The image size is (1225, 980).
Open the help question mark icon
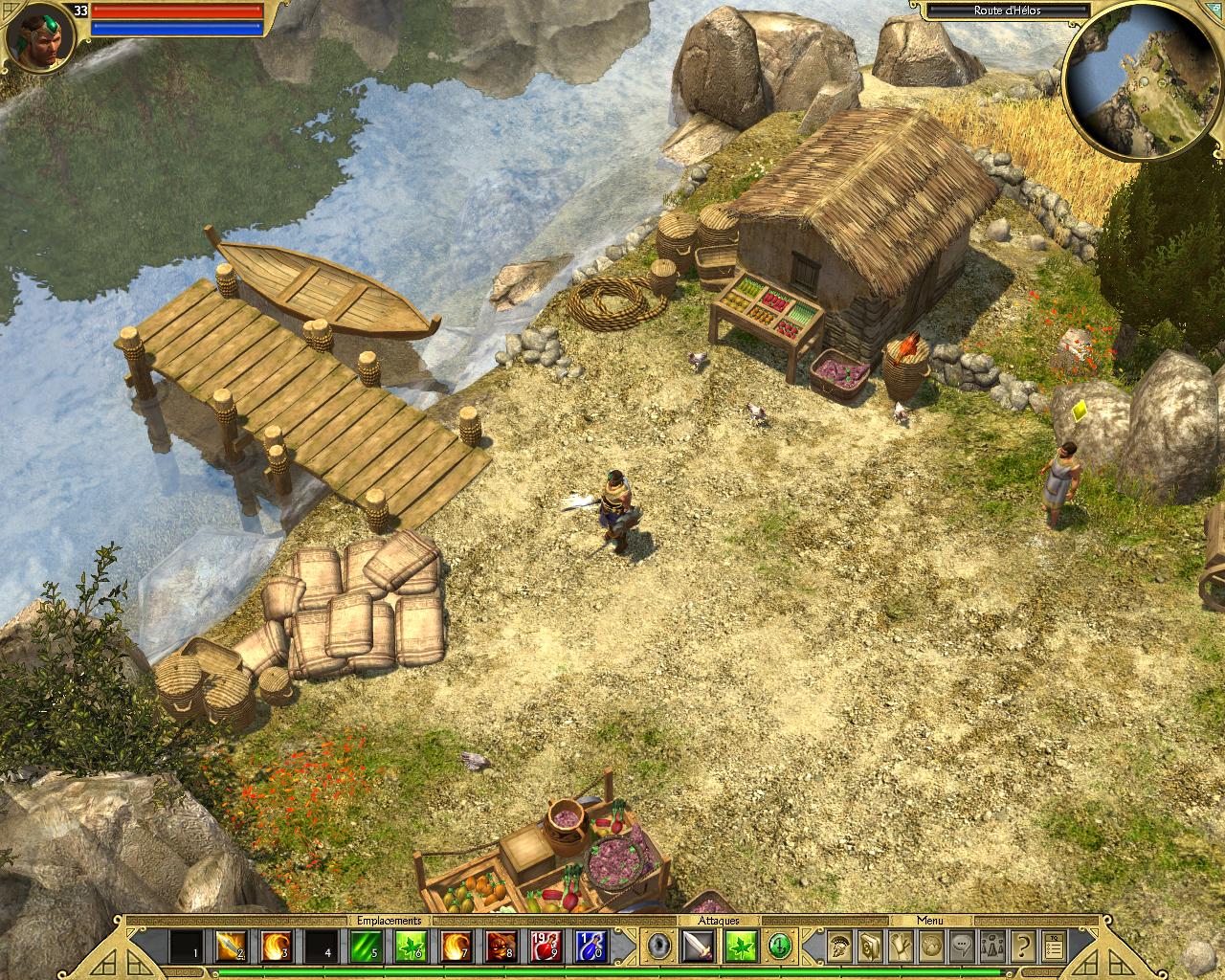click(x=1022, y=947)
